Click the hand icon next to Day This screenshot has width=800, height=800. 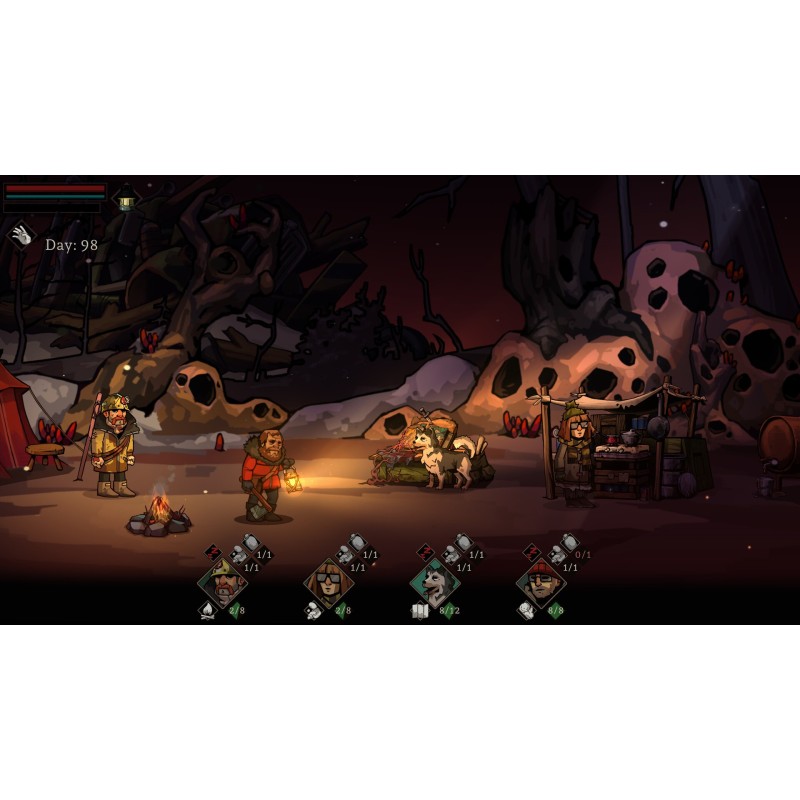click(x=21, y=236)
